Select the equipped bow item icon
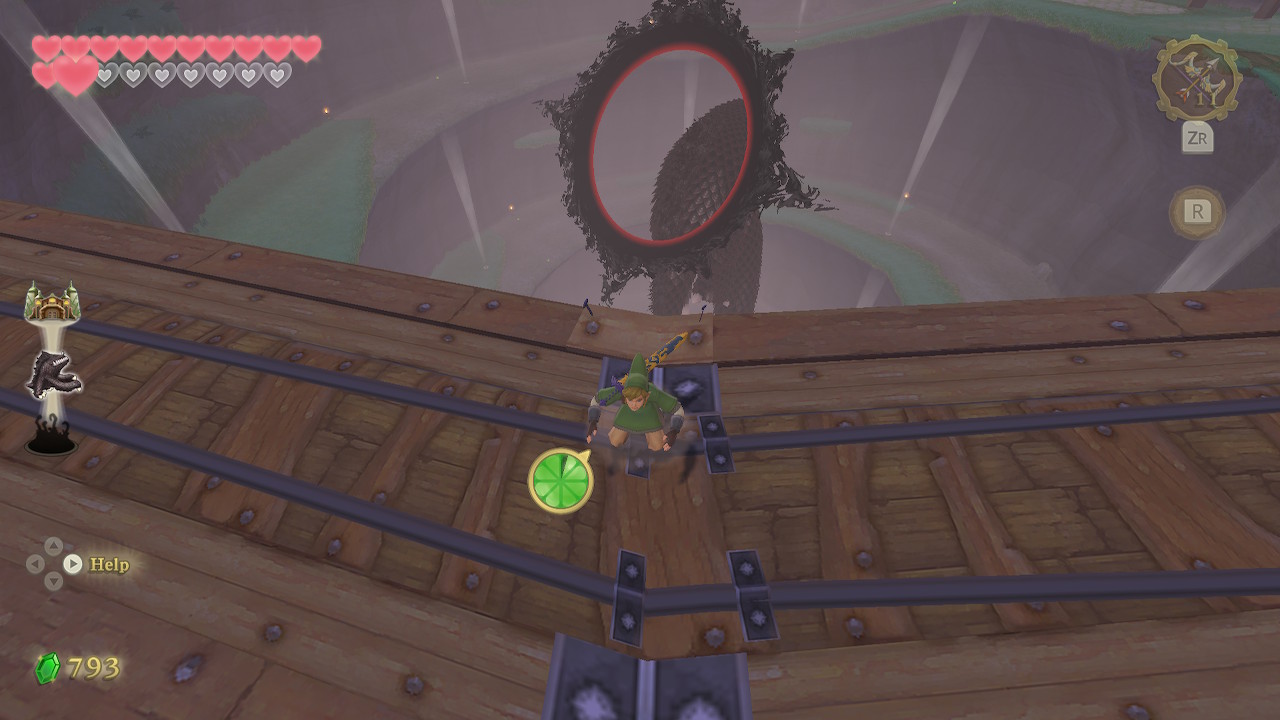 [x=1197, y=79]
